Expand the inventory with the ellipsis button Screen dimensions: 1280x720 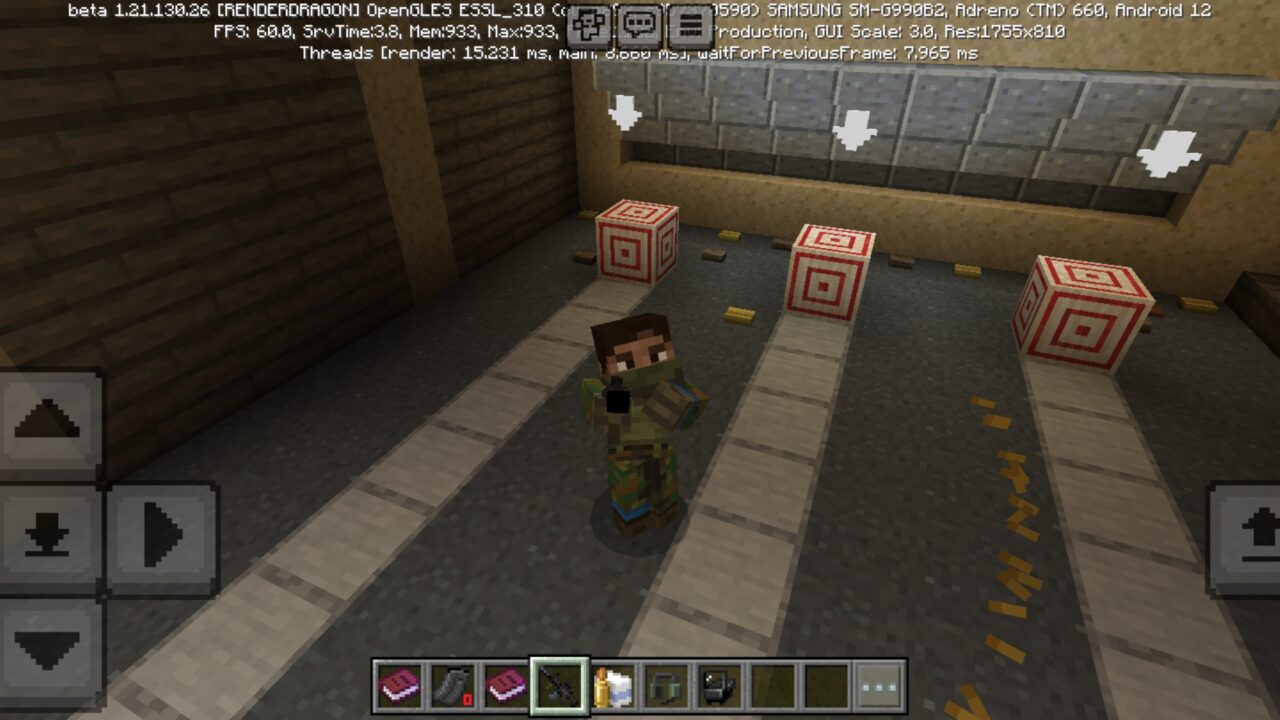point(876,687)
